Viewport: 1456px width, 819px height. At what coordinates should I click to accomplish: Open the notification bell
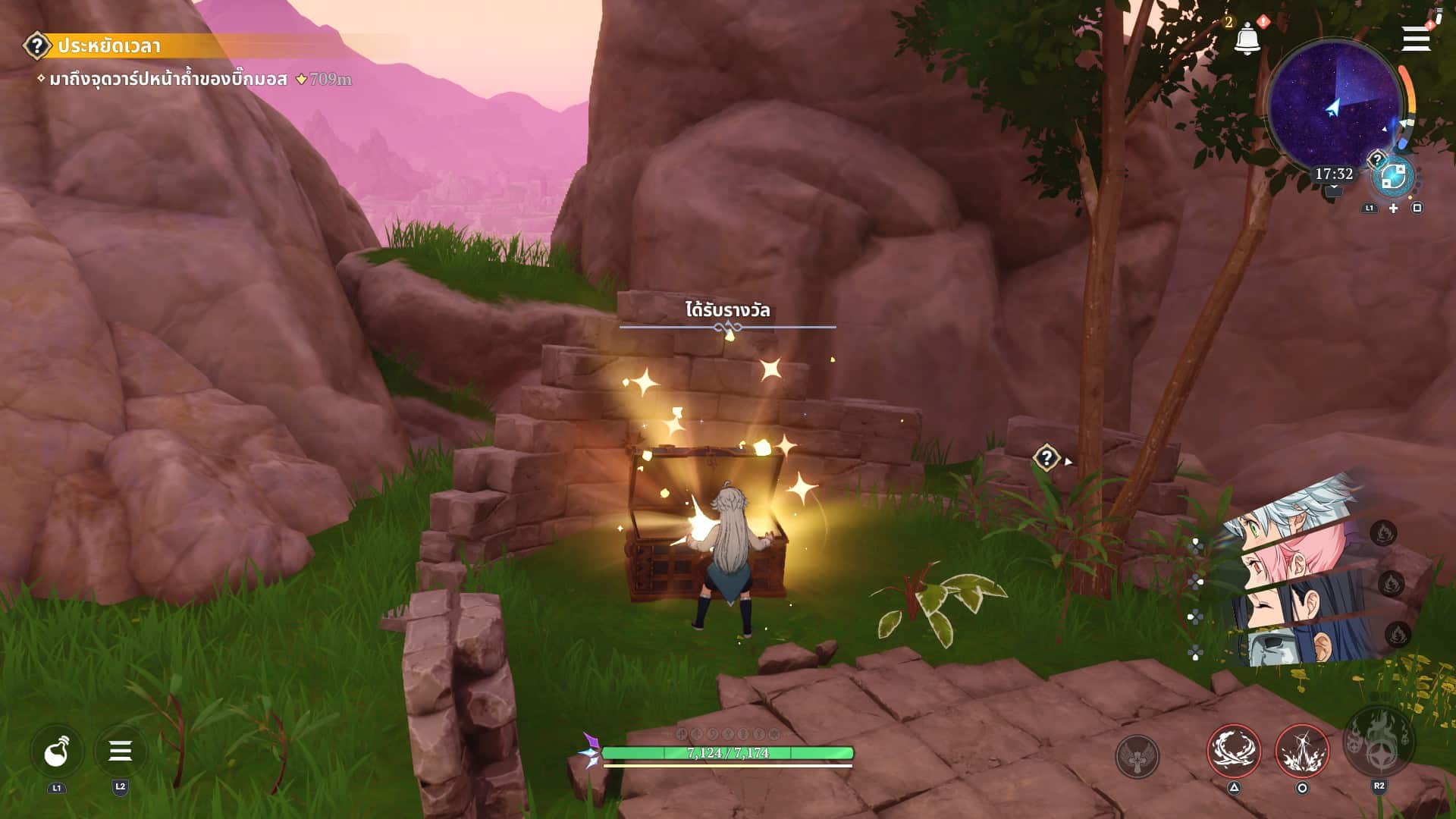pyautogui.click(x=1247, y=38)
